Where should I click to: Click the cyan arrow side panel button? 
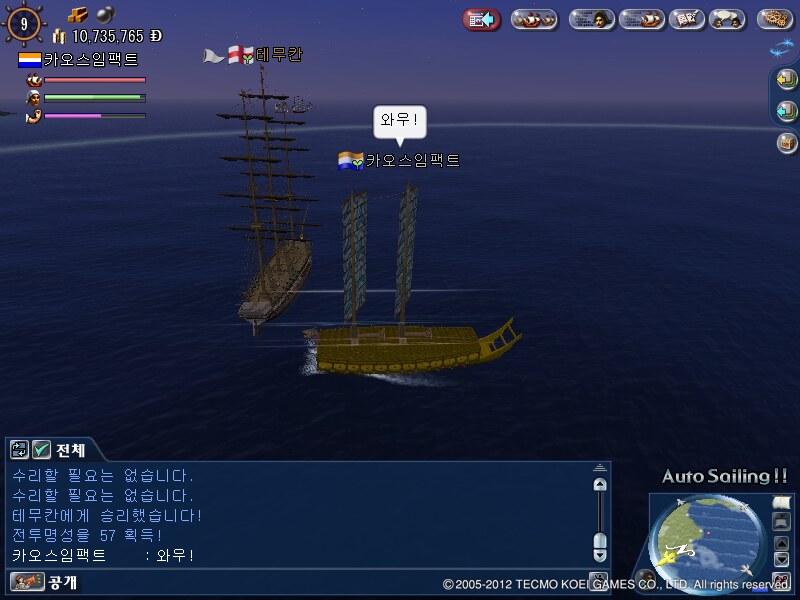coord(787,111)
